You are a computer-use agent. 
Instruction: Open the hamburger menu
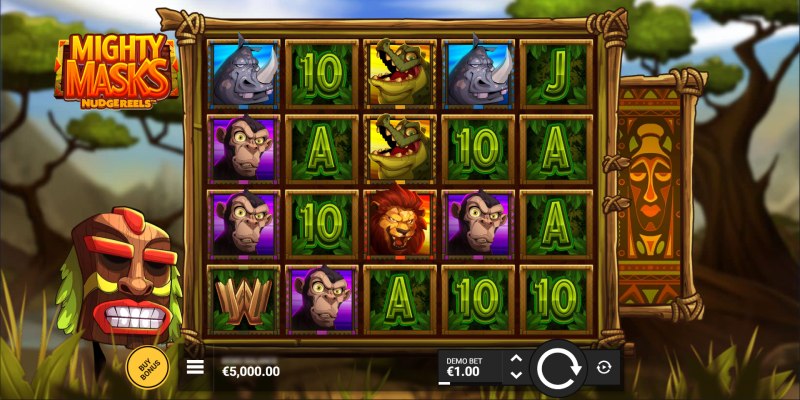[196, 368]
